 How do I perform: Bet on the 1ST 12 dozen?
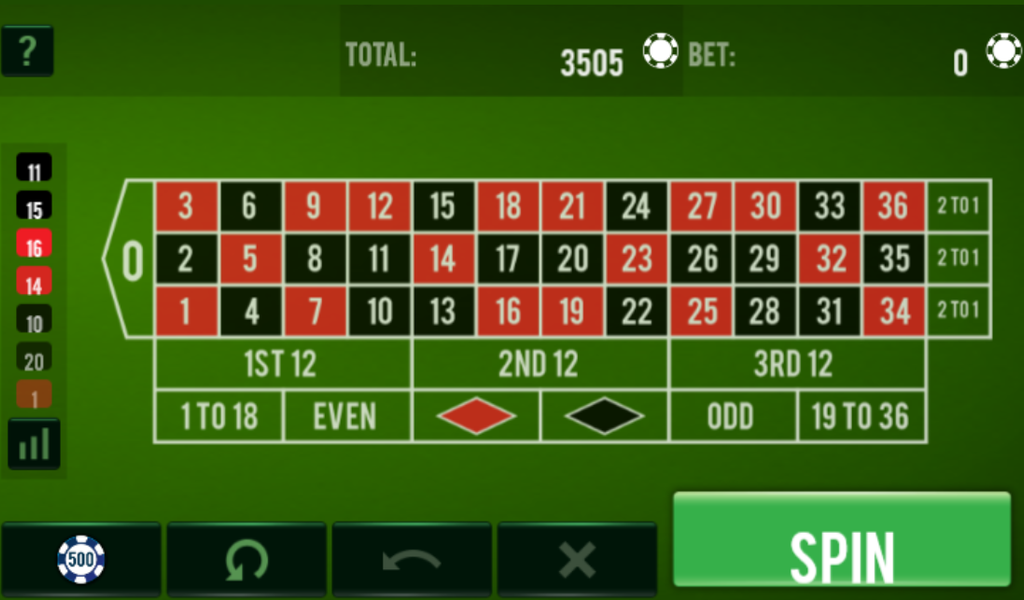[x=282, y=364]
